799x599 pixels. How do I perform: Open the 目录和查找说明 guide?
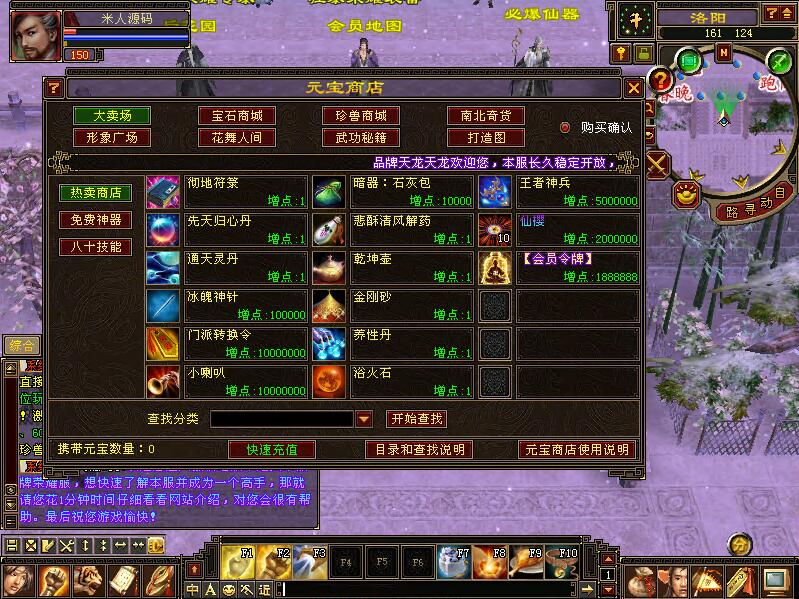click(418, 450)
